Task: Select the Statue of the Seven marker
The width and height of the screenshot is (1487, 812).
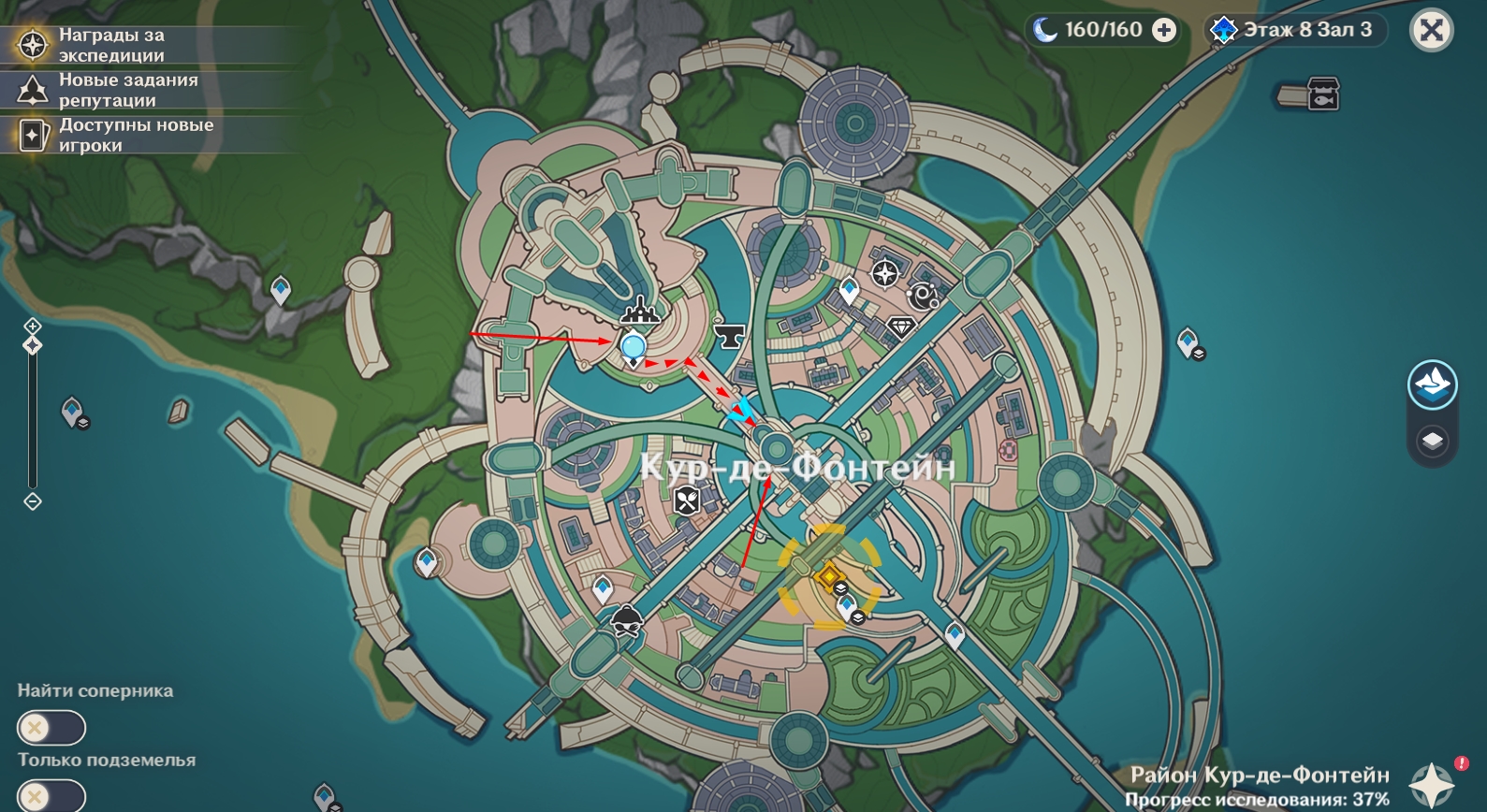Action: (x=640, y=311)
